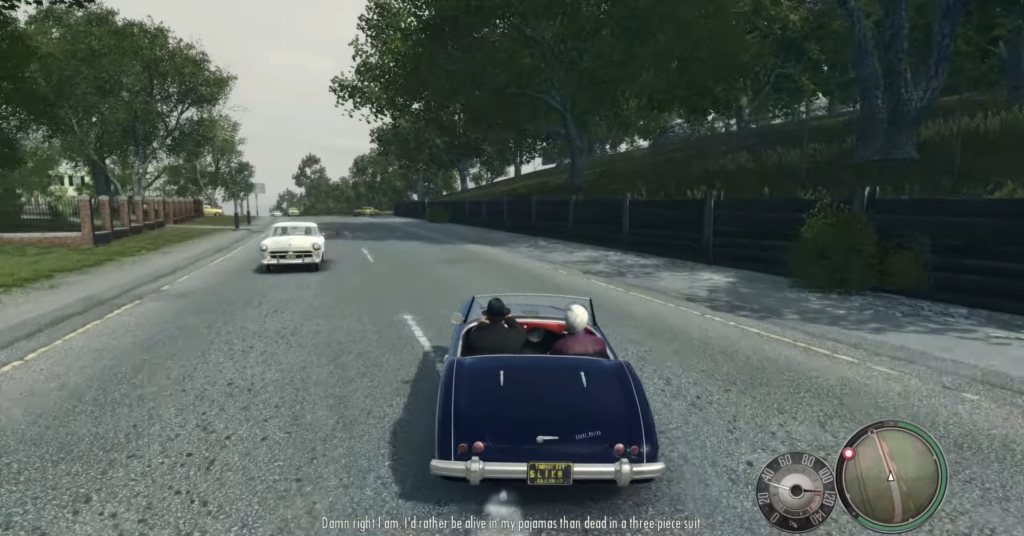Click the circular minimap
The height and width of the screenshot is (536, 1024).
891,475
